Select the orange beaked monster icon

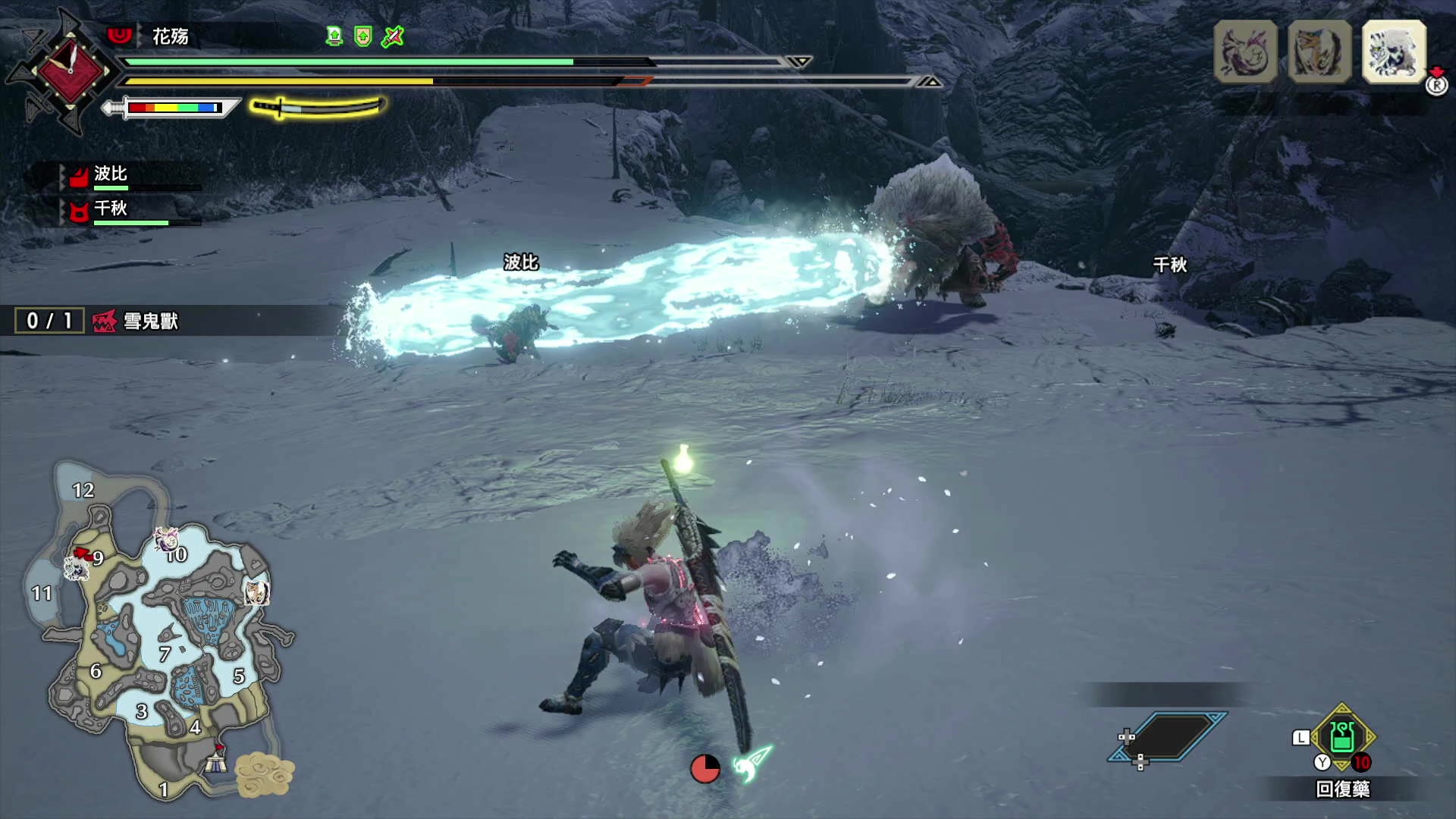tap(1319, 52)
